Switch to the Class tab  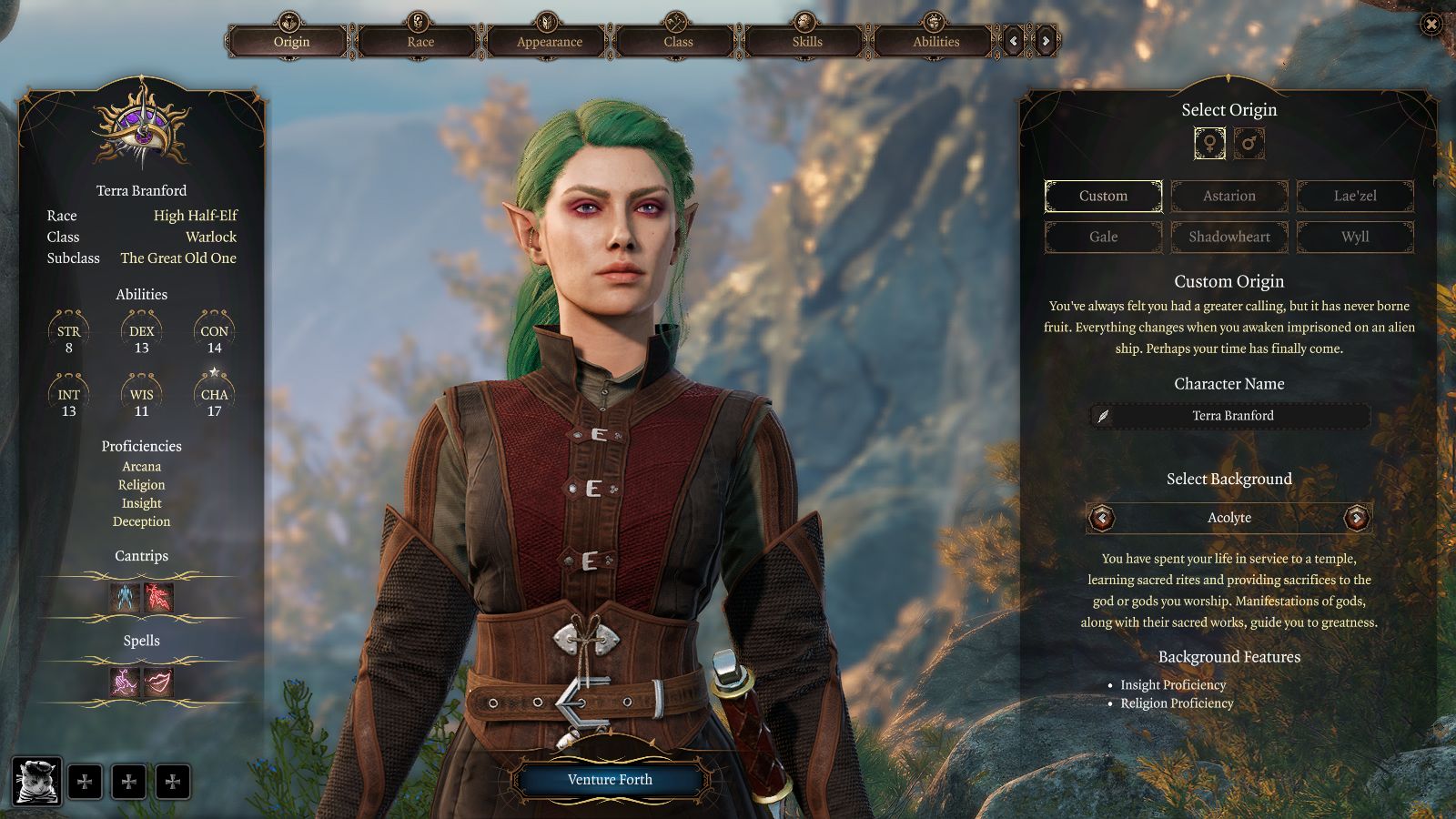[x=676, y=41]
